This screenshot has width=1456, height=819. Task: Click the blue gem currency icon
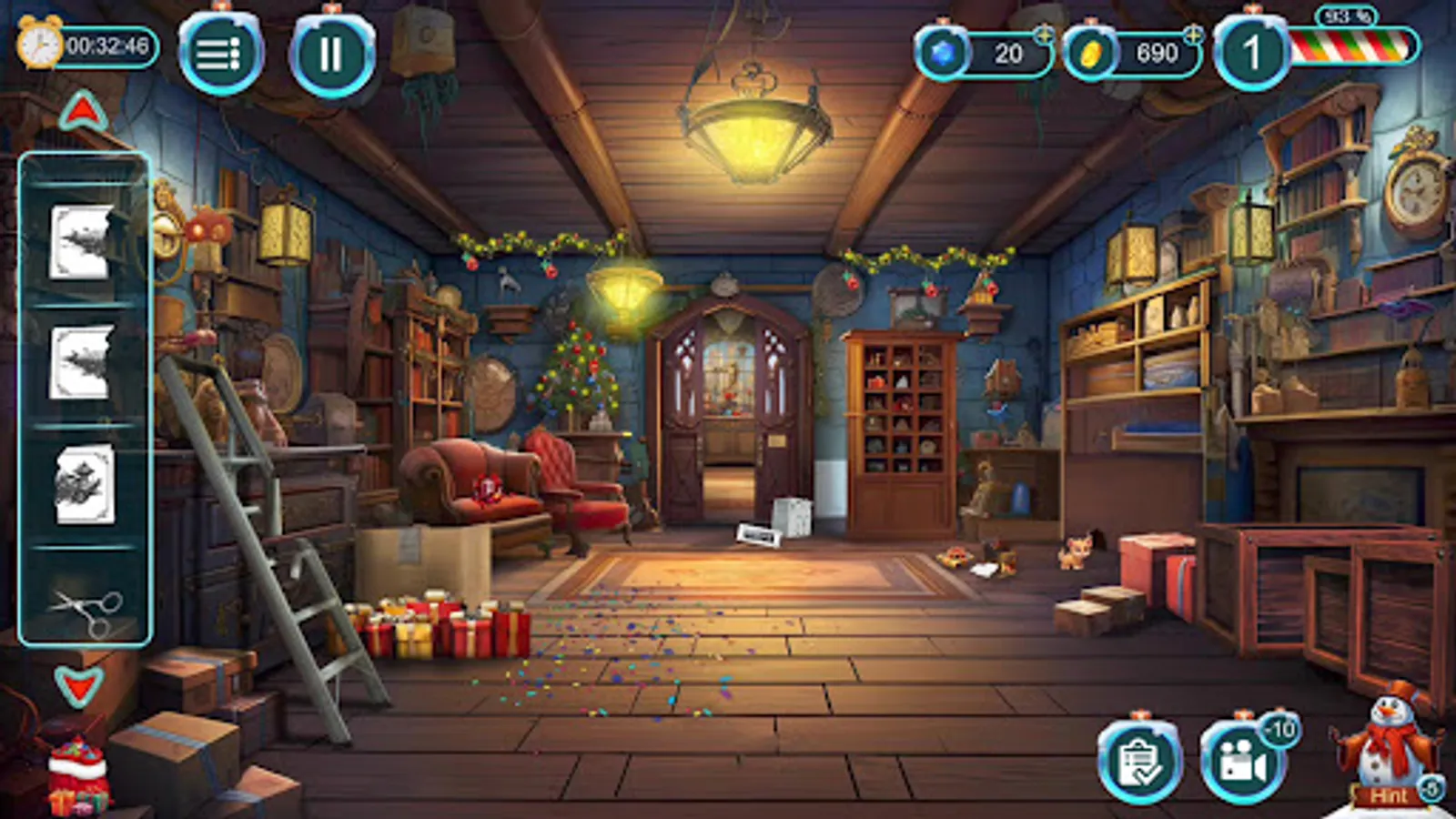(x=943, y=52)
